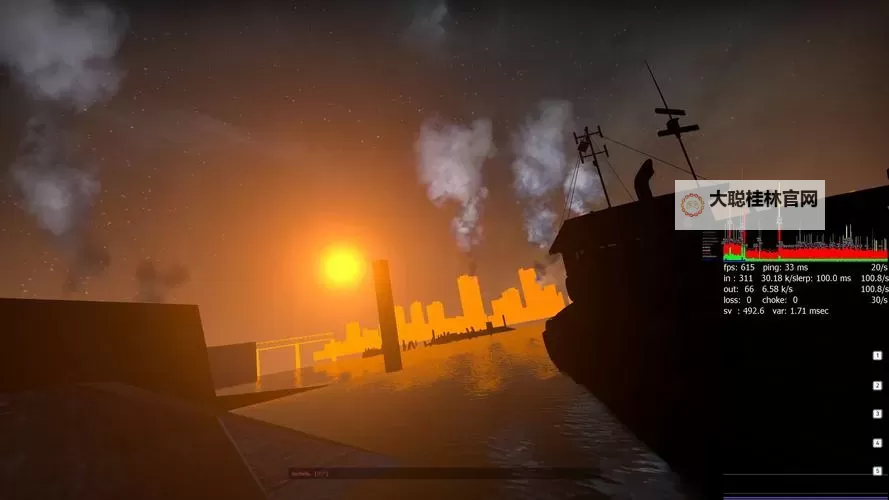Screen dimensions: 889x500
Task: Select weapon slot number 2
Action: (877, 385)
